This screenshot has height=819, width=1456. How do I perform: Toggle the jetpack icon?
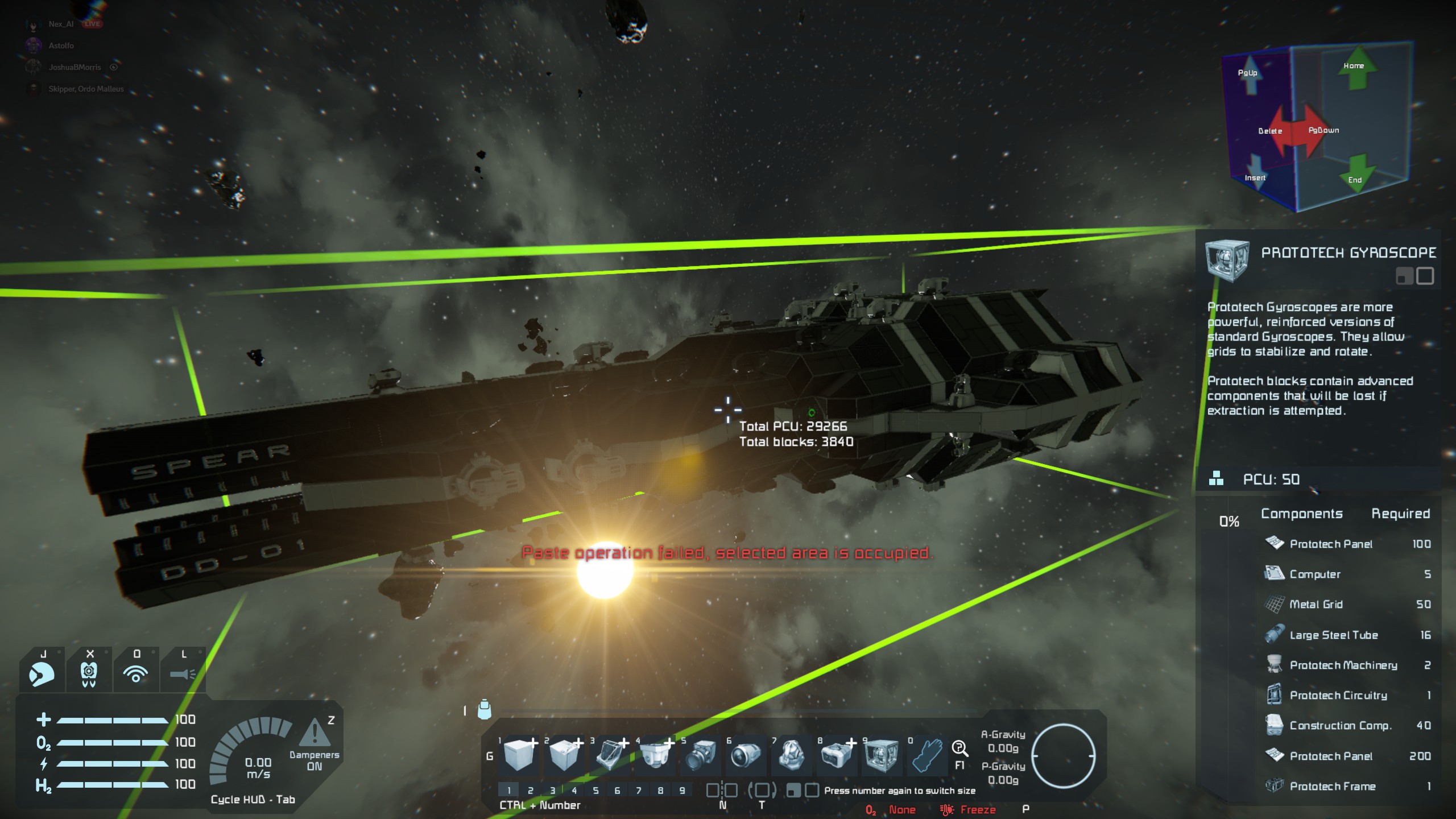pyautogui.click(x=89, y=675)
